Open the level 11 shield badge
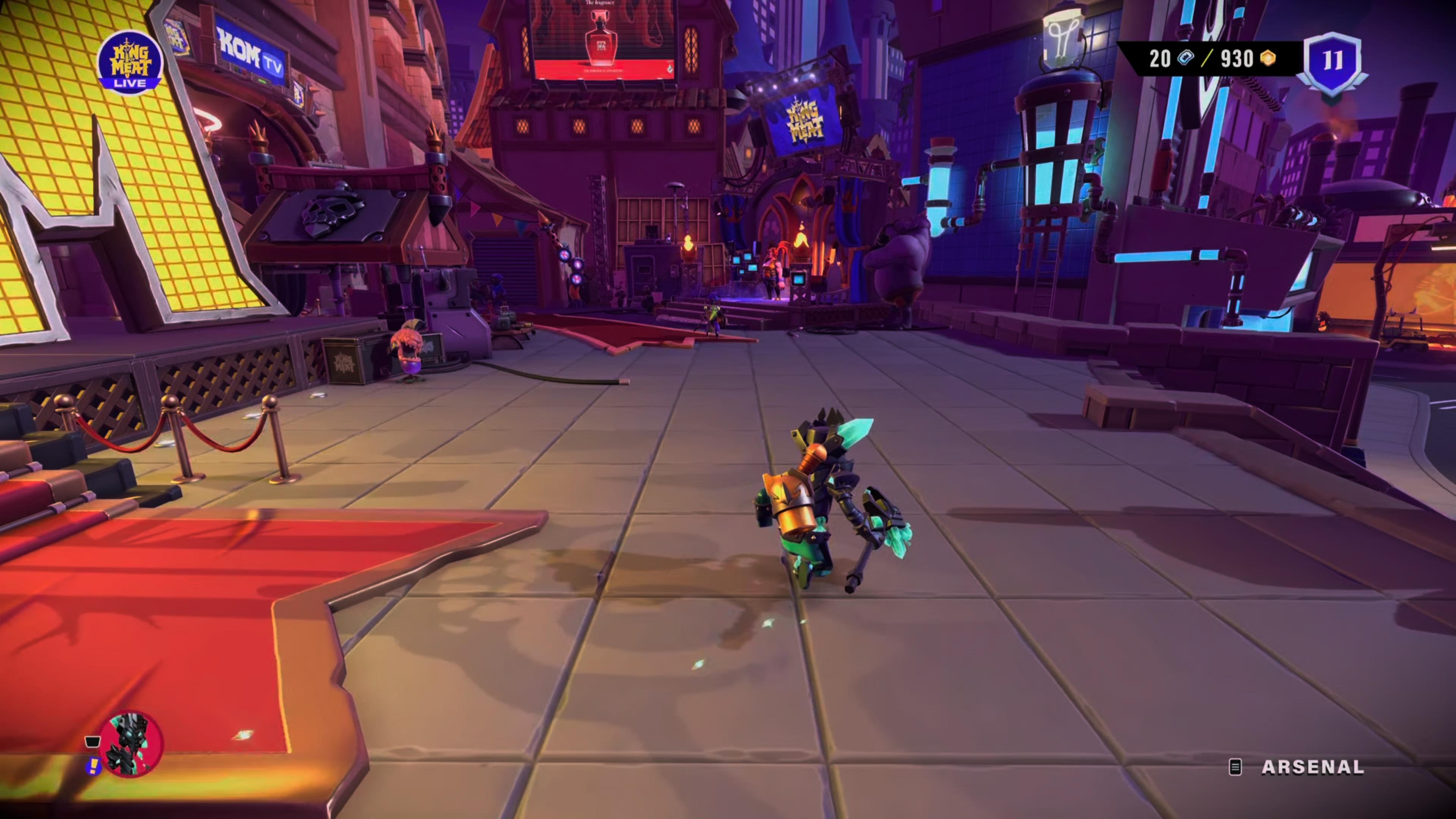Viewport: 1456px width, 819px height. point(1332,62)
